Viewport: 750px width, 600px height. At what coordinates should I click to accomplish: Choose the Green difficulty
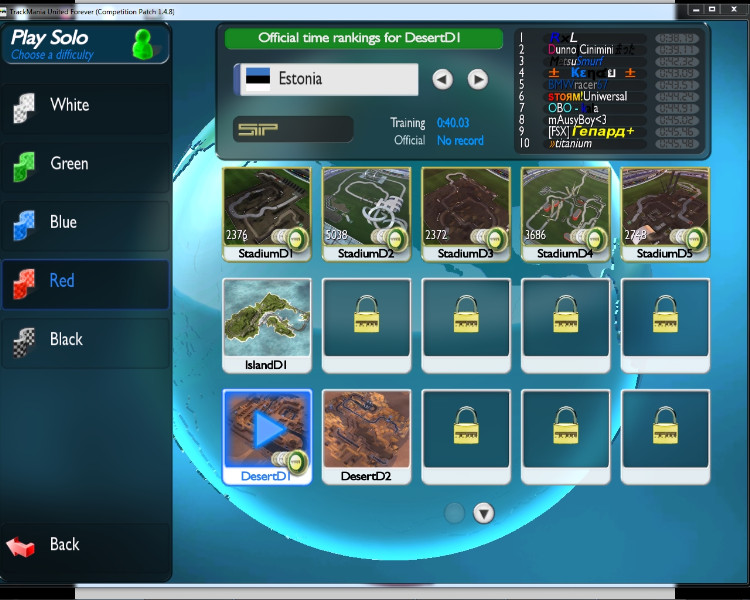84,164
